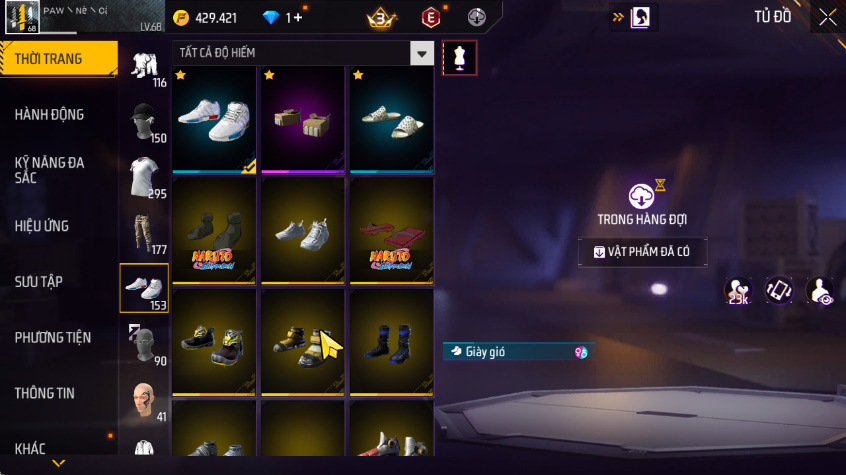The image size is (846, 475).
Task: Select the Kỹ Năng Đa Sắc tab
Action: tap(50, 170)
